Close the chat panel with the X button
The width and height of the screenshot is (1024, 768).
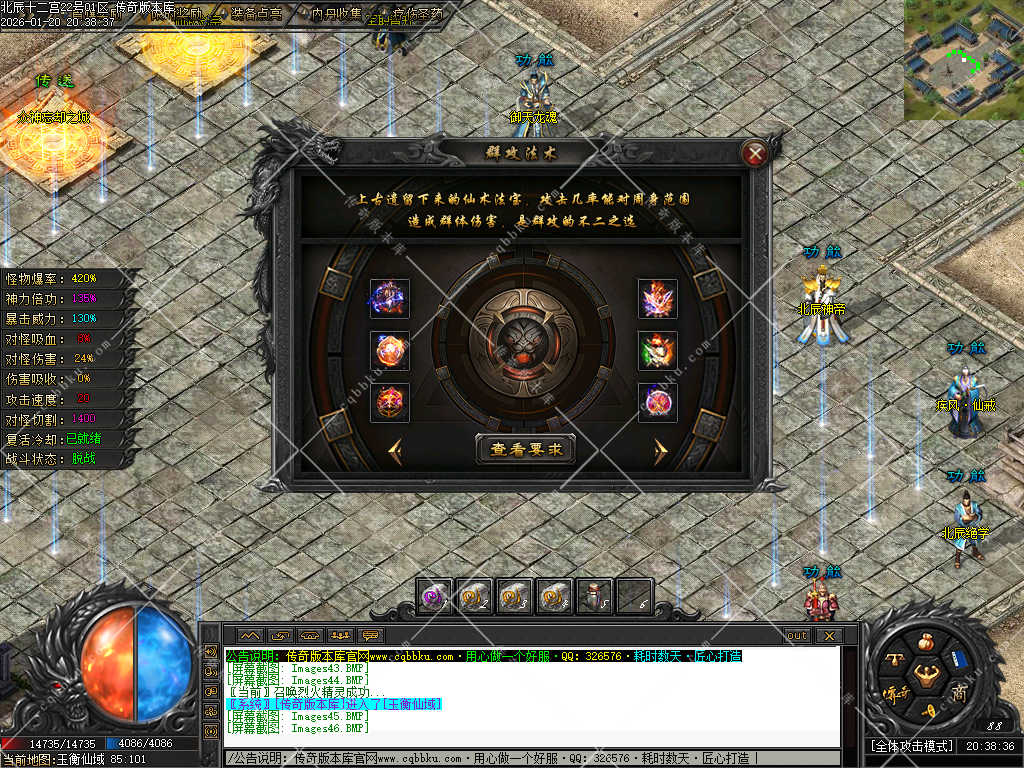tap(828, 635)
